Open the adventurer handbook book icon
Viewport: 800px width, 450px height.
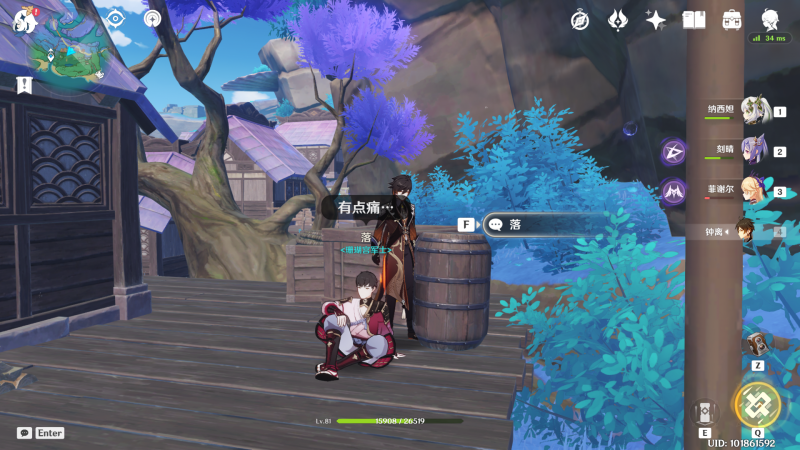click(x=694, y=20)
